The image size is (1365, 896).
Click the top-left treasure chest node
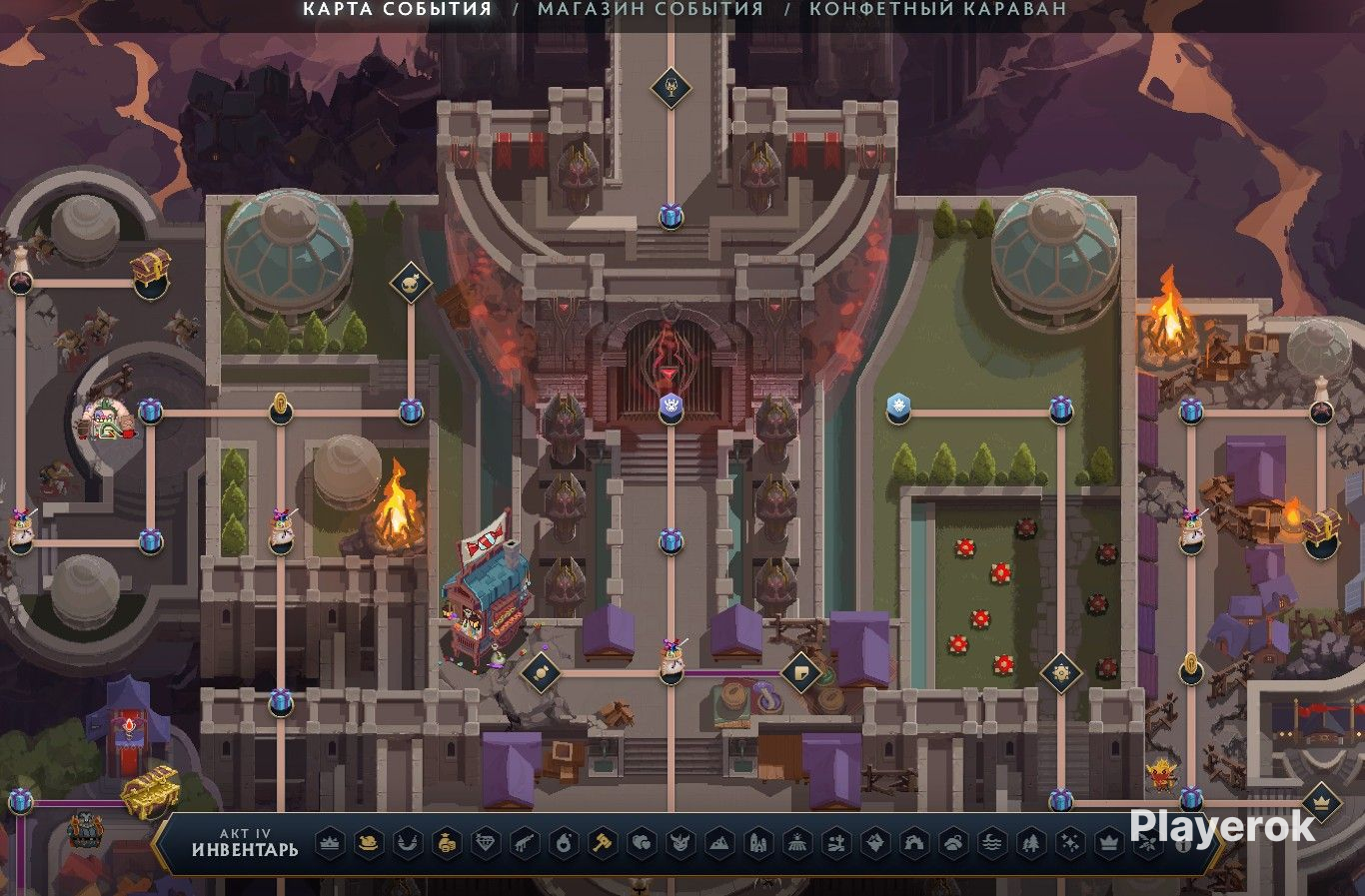click(150, 269)
